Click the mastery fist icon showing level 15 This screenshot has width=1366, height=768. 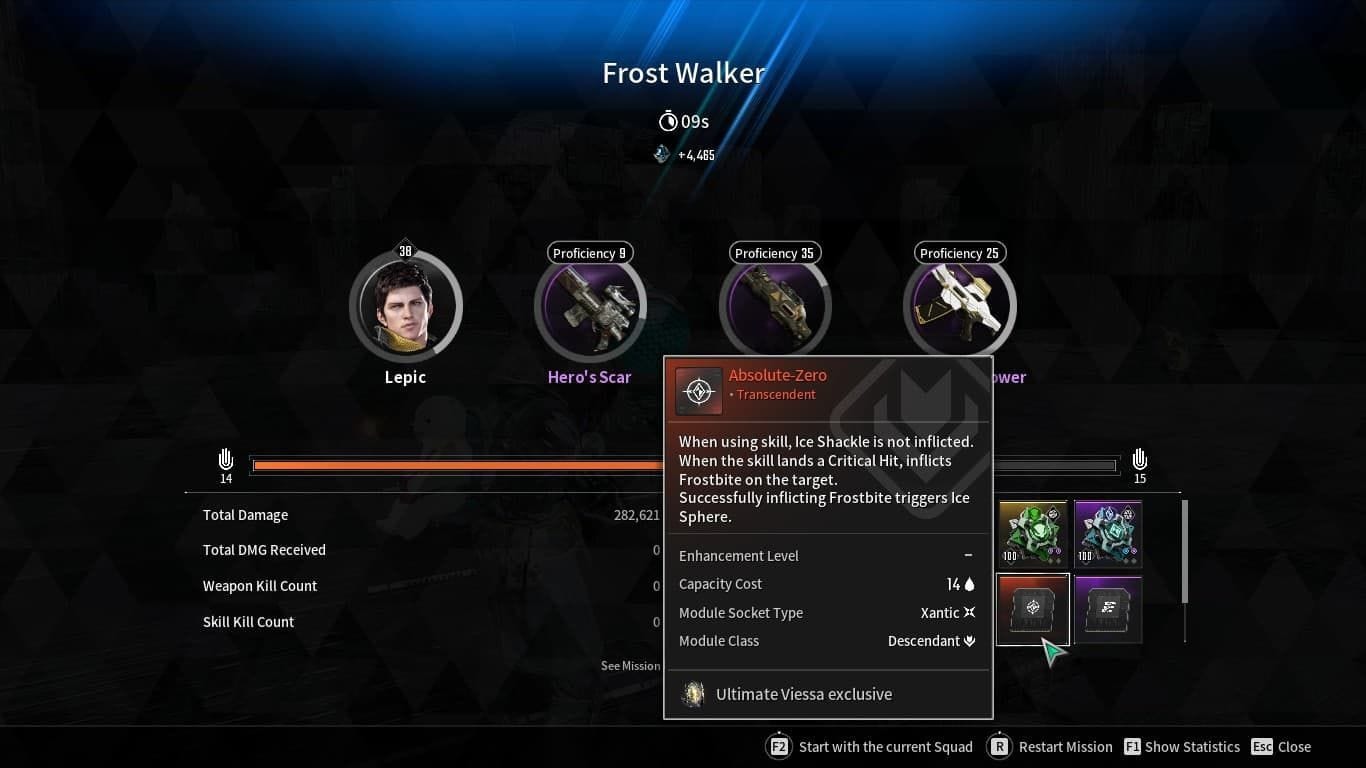pos(1139,461)
